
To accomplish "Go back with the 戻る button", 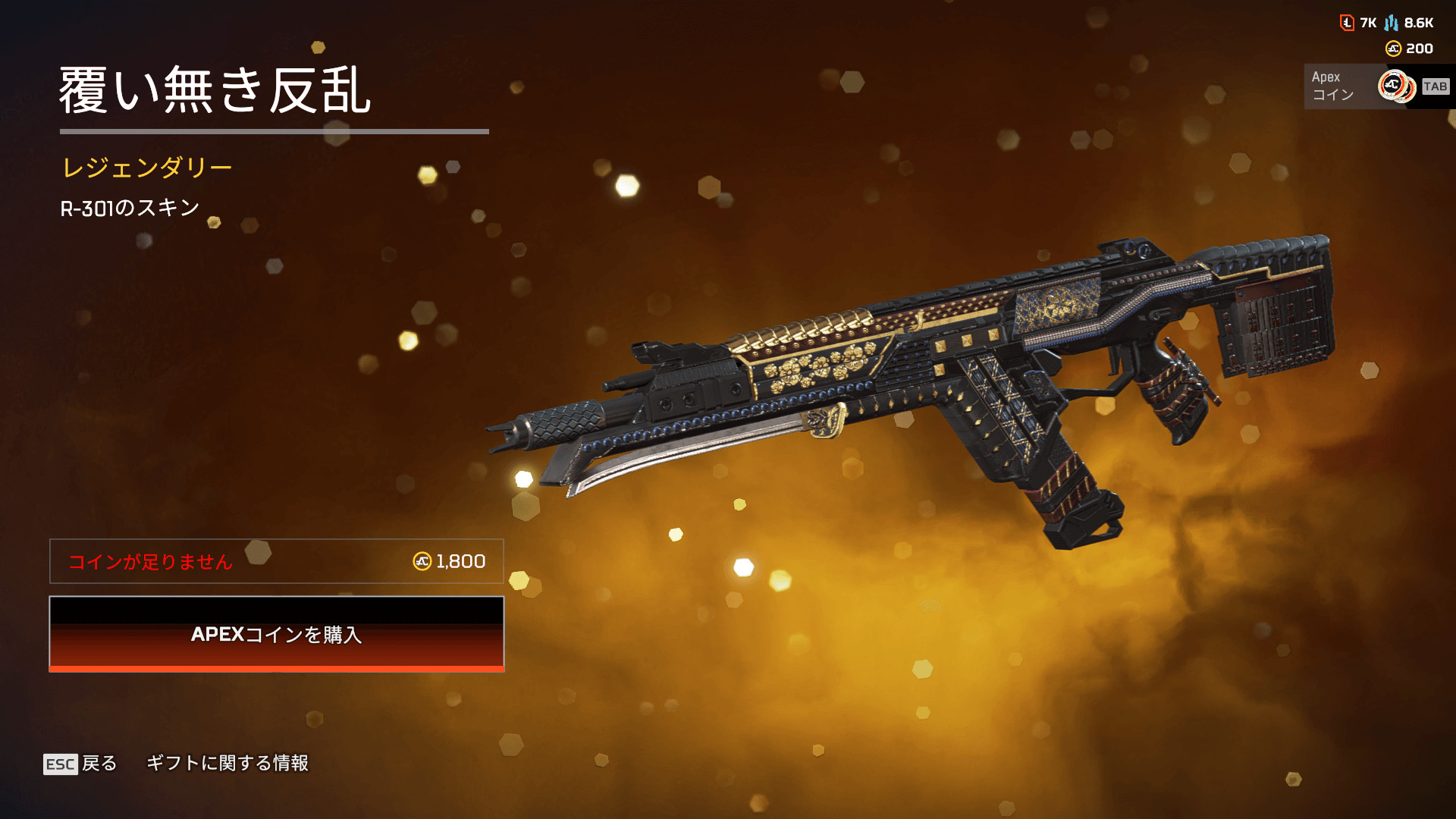I will tap(80, 763).
